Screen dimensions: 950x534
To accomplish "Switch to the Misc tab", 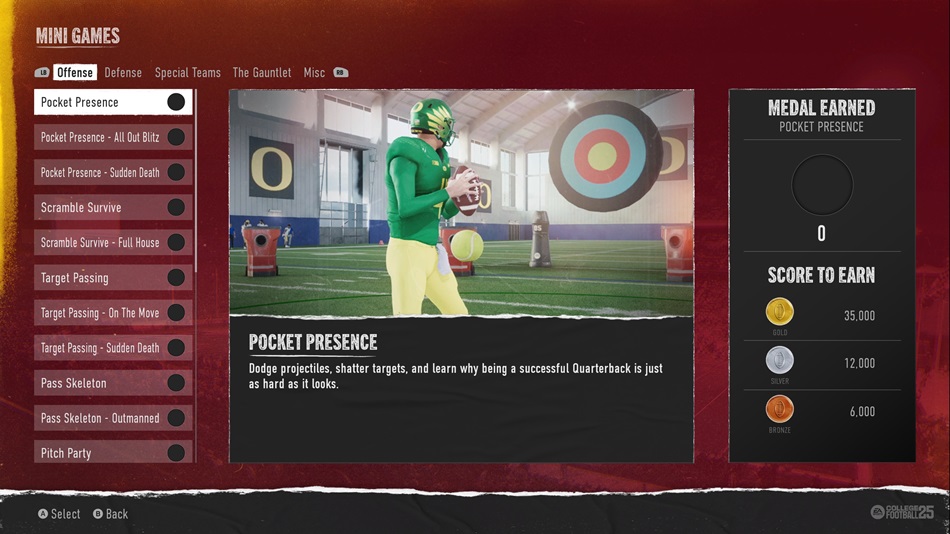I will 314,73.
